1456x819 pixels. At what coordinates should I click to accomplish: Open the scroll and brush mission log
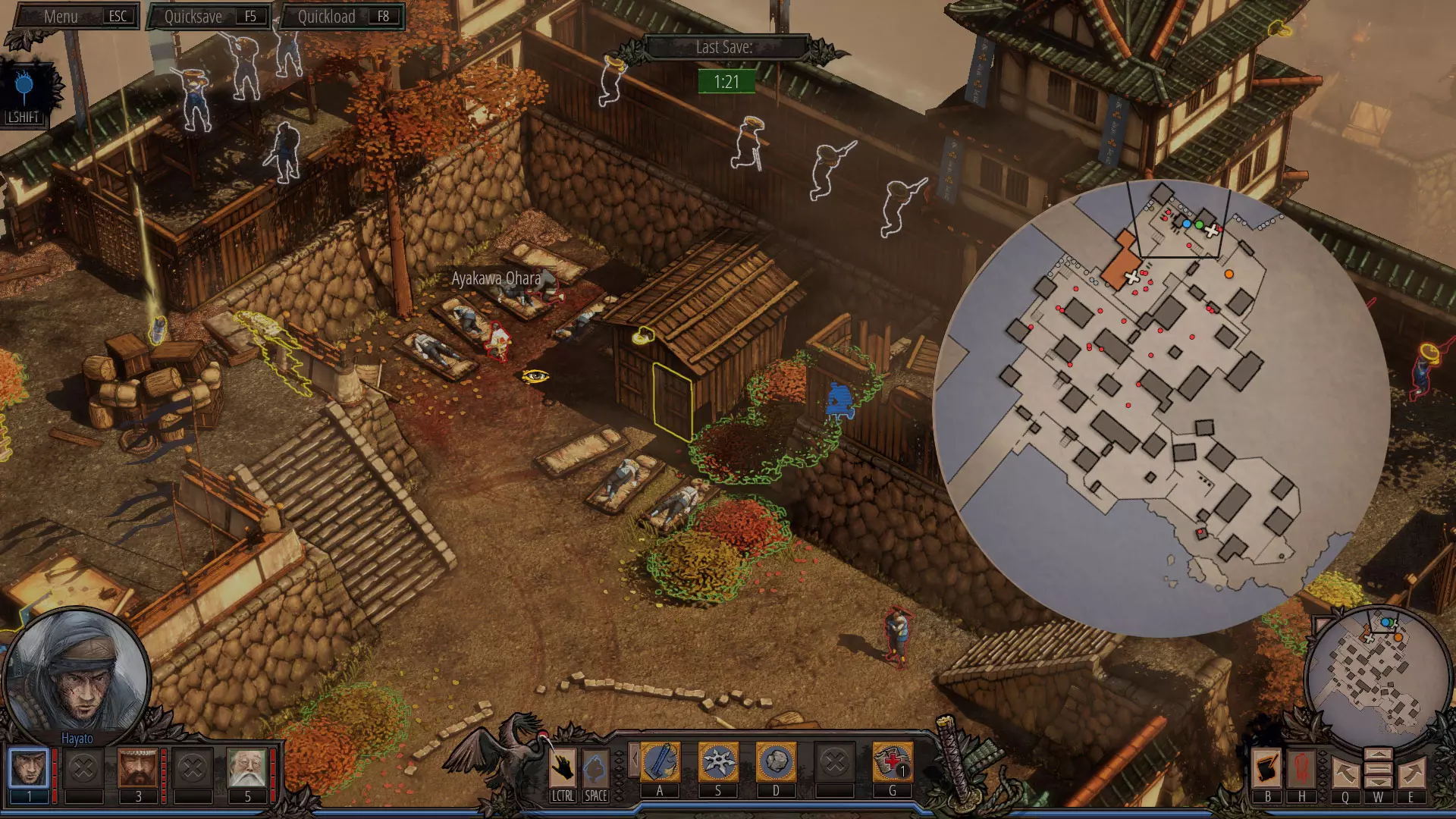(x=1267, y=769)
